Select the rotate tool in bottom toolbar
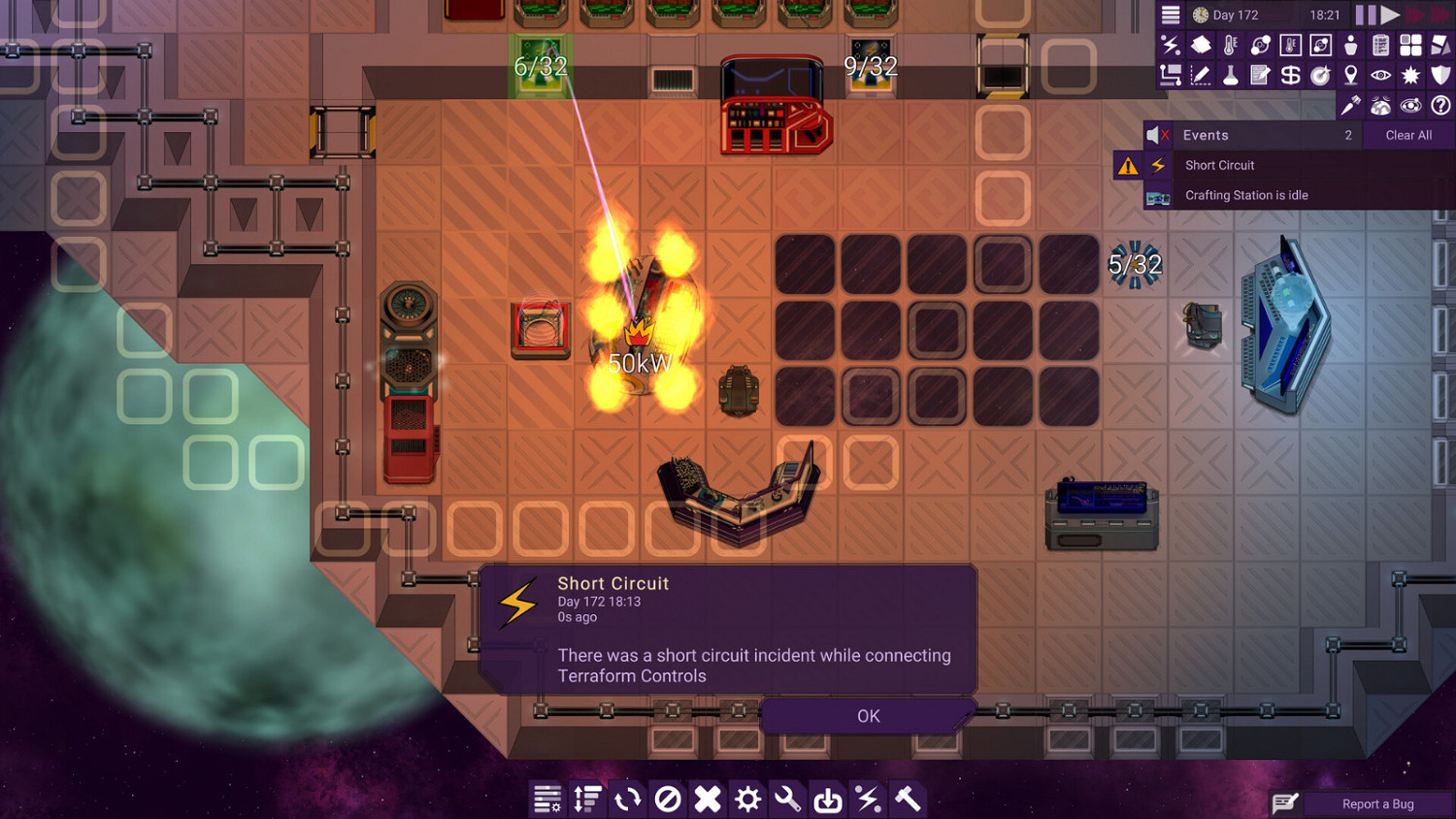1456x819 pixels. coord(626,799)
